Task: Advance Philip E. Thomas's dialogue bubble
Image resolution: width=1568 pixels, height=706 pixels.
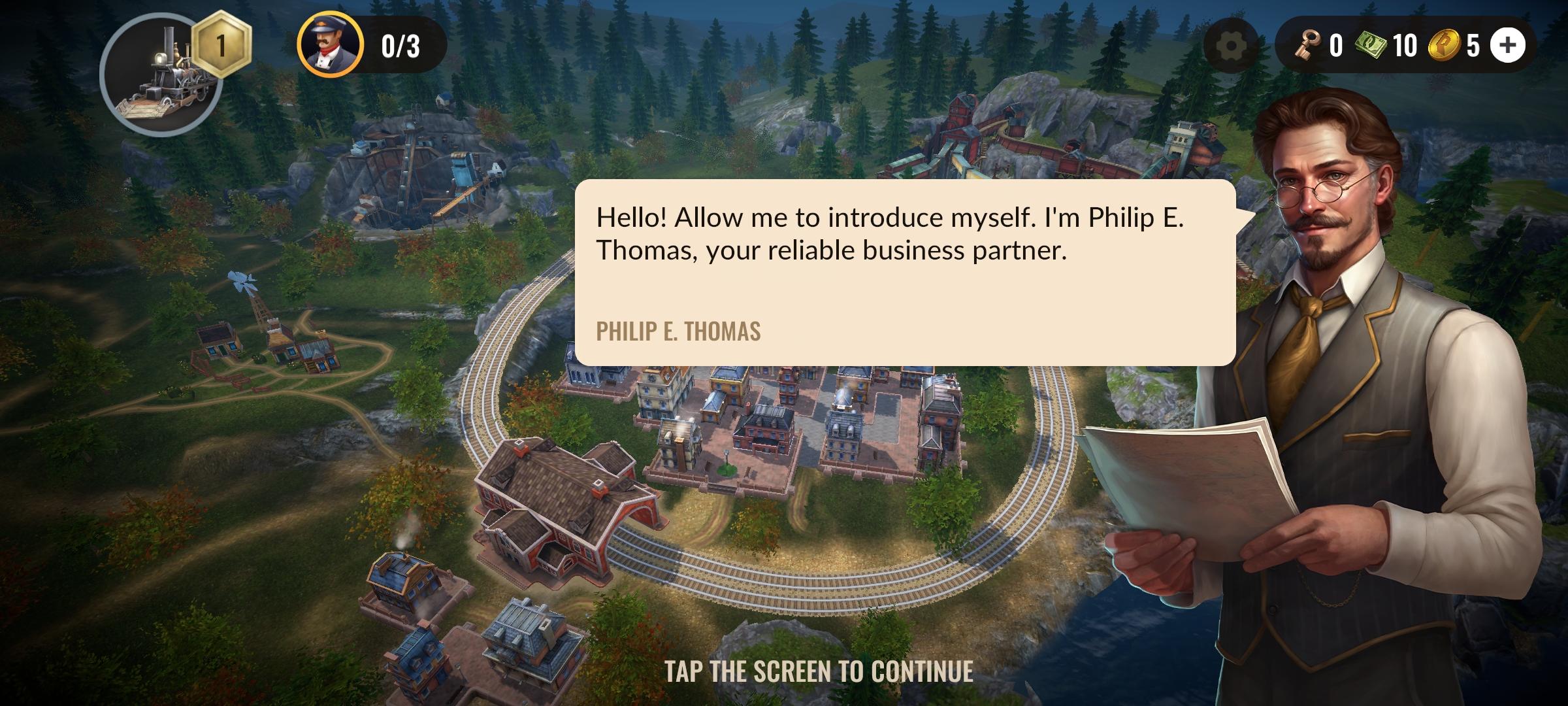Action: [x=905, y=272]
